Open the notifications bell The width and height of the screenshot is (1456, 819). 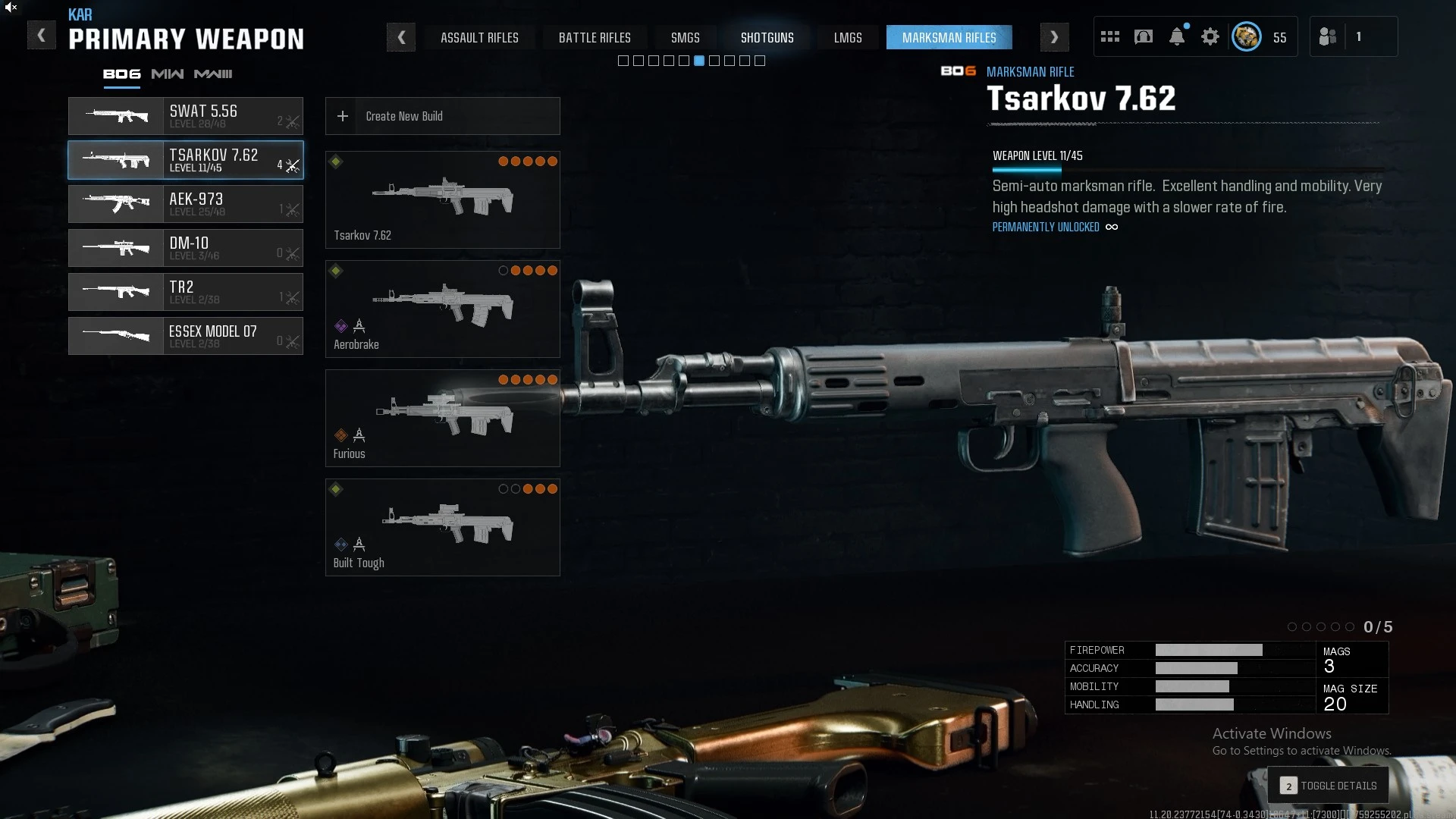point(1176,36)
